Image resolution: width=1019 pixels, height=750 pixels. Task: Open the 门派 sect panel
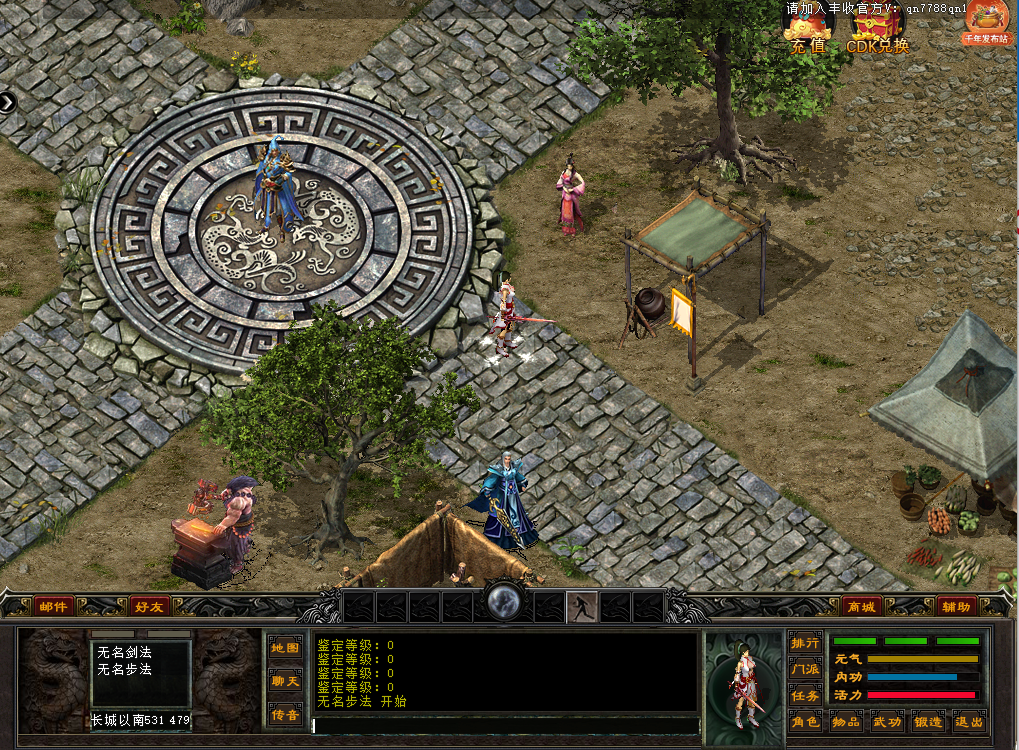click(805, 668)
